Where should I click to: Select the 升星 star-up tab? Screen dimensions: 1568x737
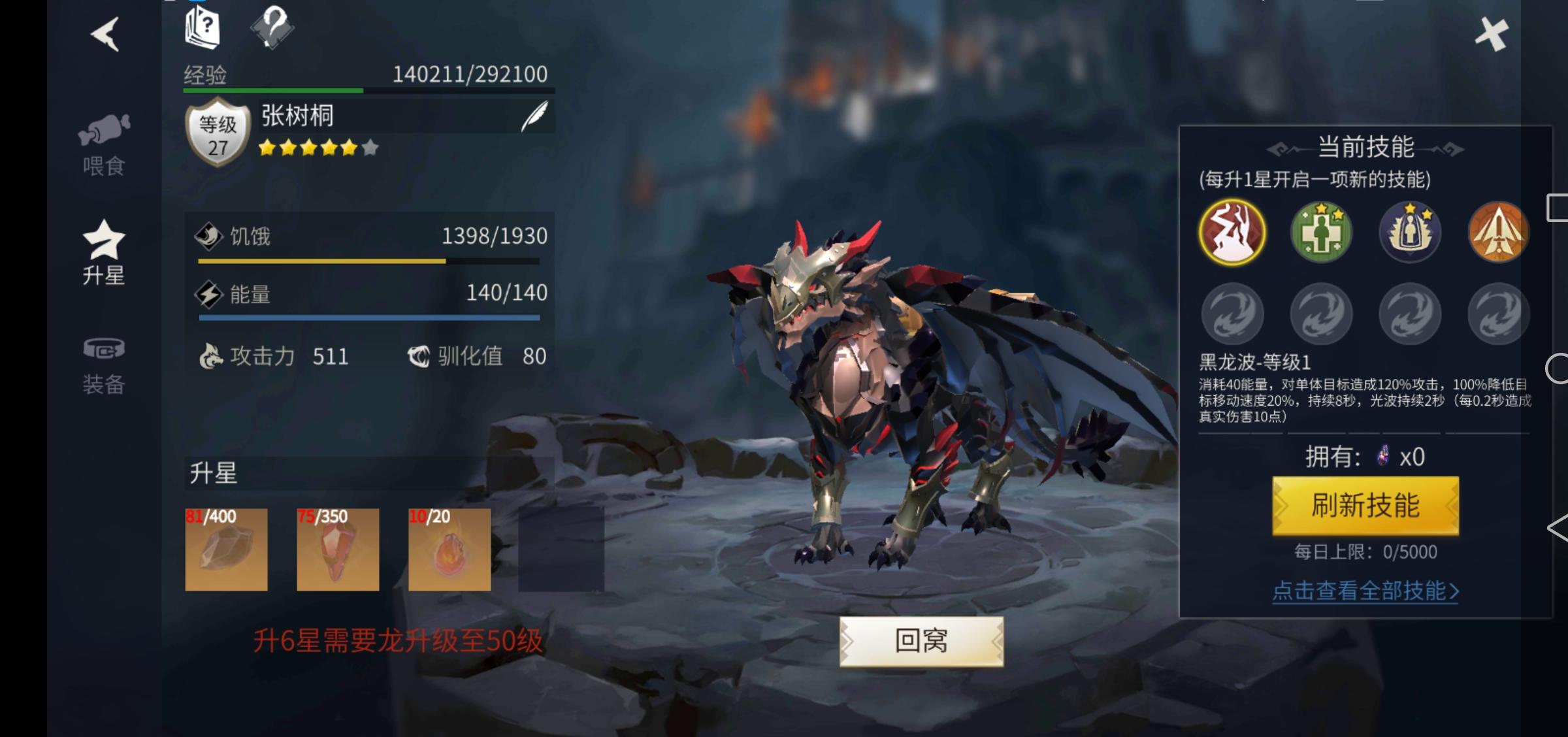tap(104, 254)
